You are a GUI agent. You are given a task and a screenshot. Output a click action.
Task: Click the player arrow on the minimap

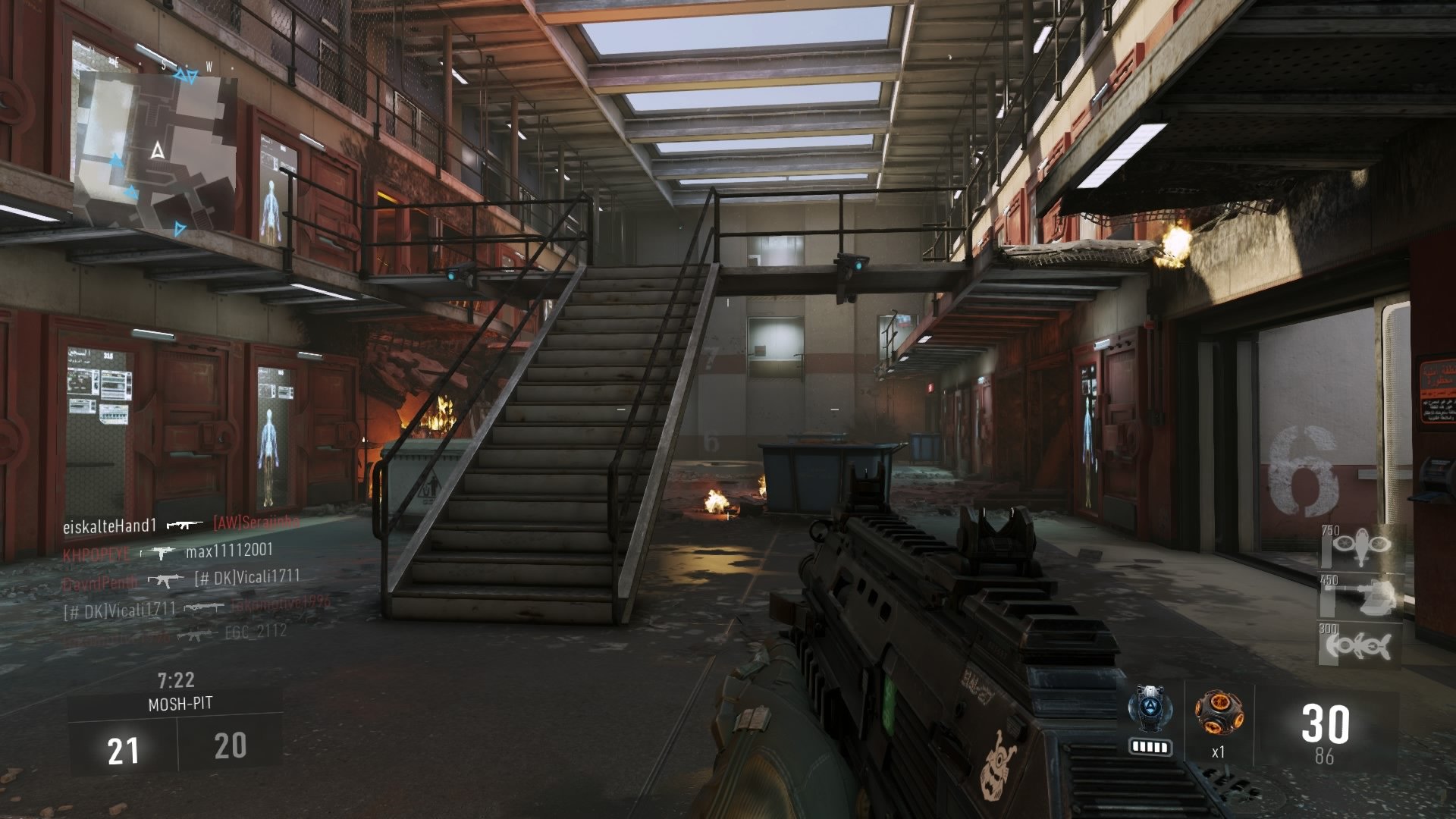click(157, 152)
